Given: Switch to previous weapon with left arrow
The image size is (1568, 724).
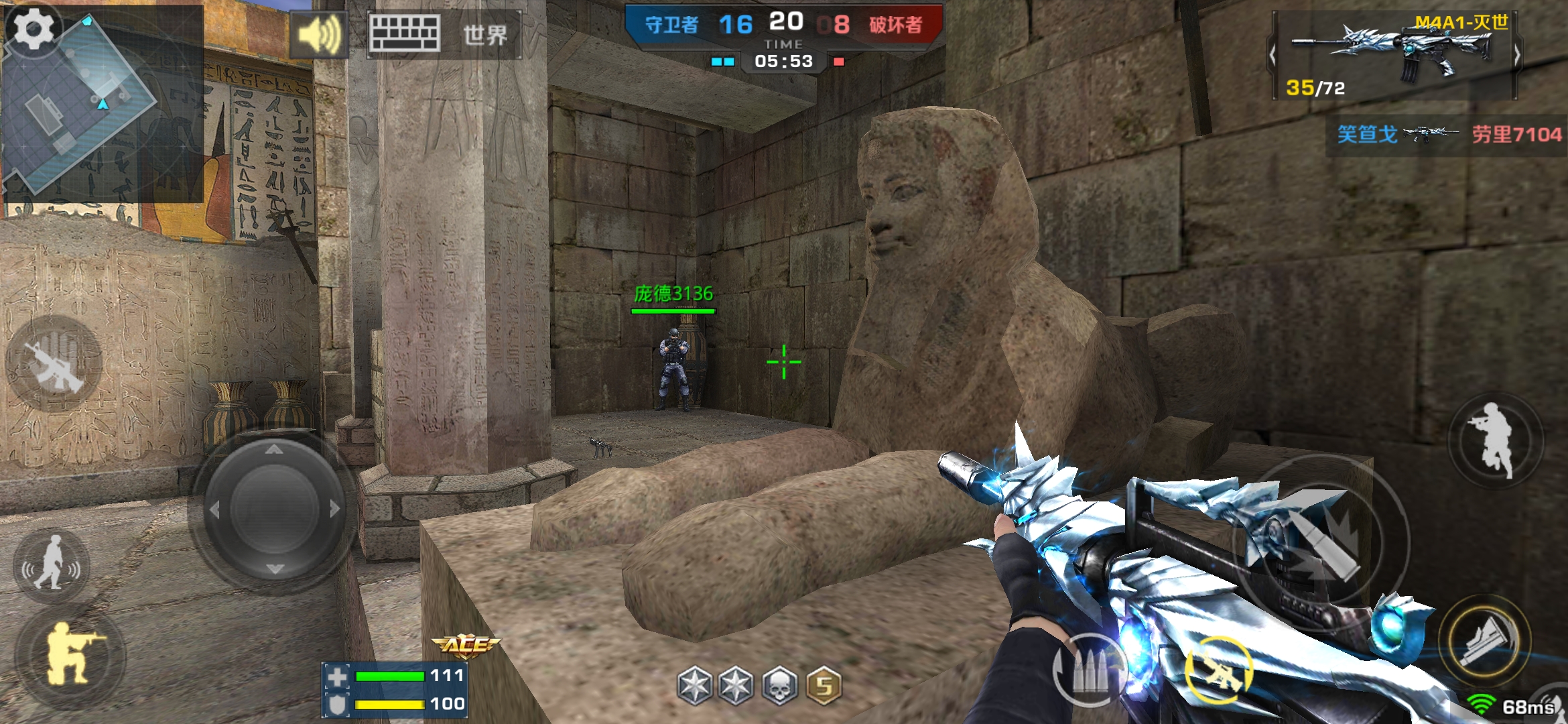Looking at the screenshot, I should 1272,55.
